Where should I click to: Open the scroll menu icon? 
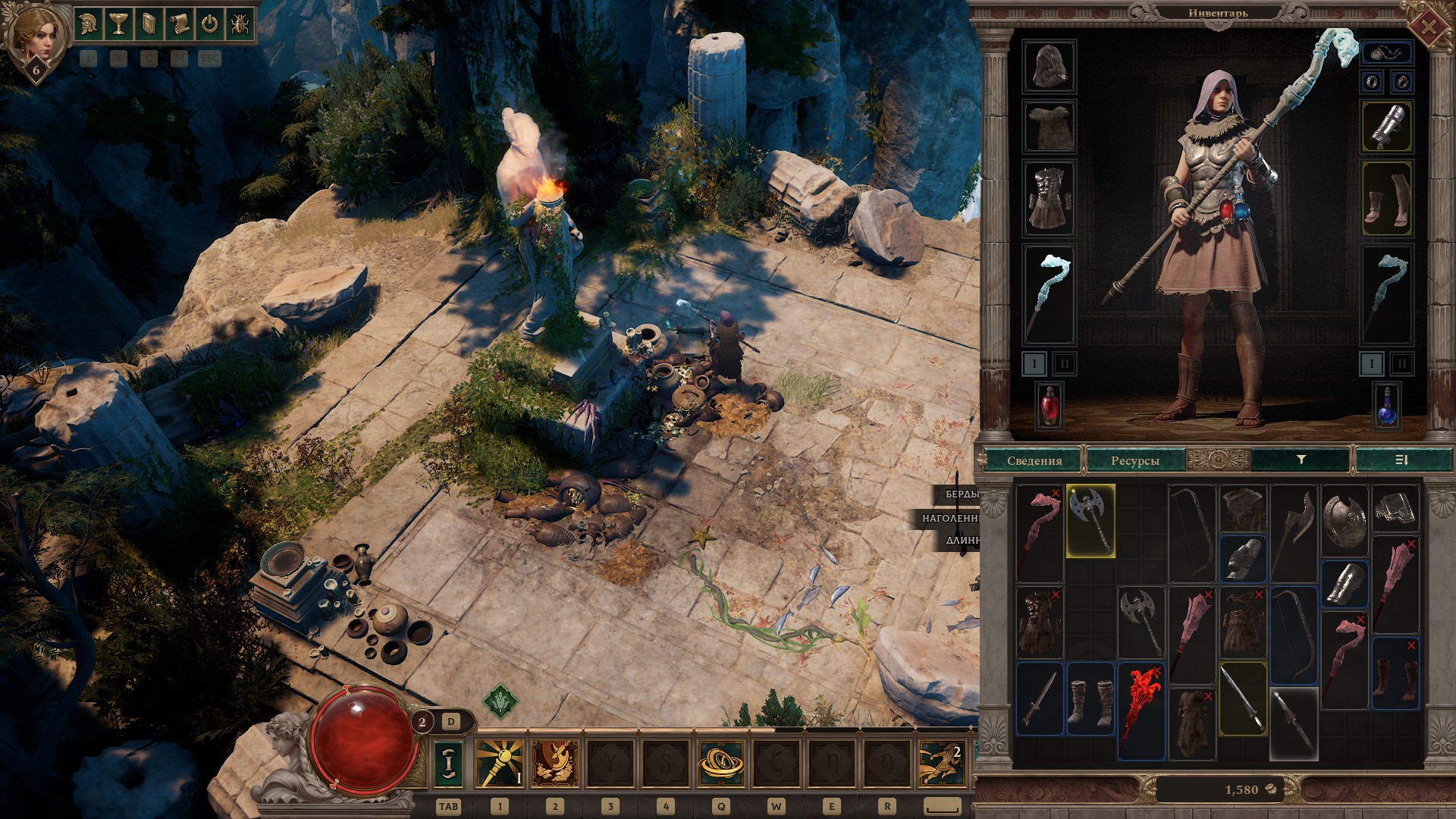(179, 24)
